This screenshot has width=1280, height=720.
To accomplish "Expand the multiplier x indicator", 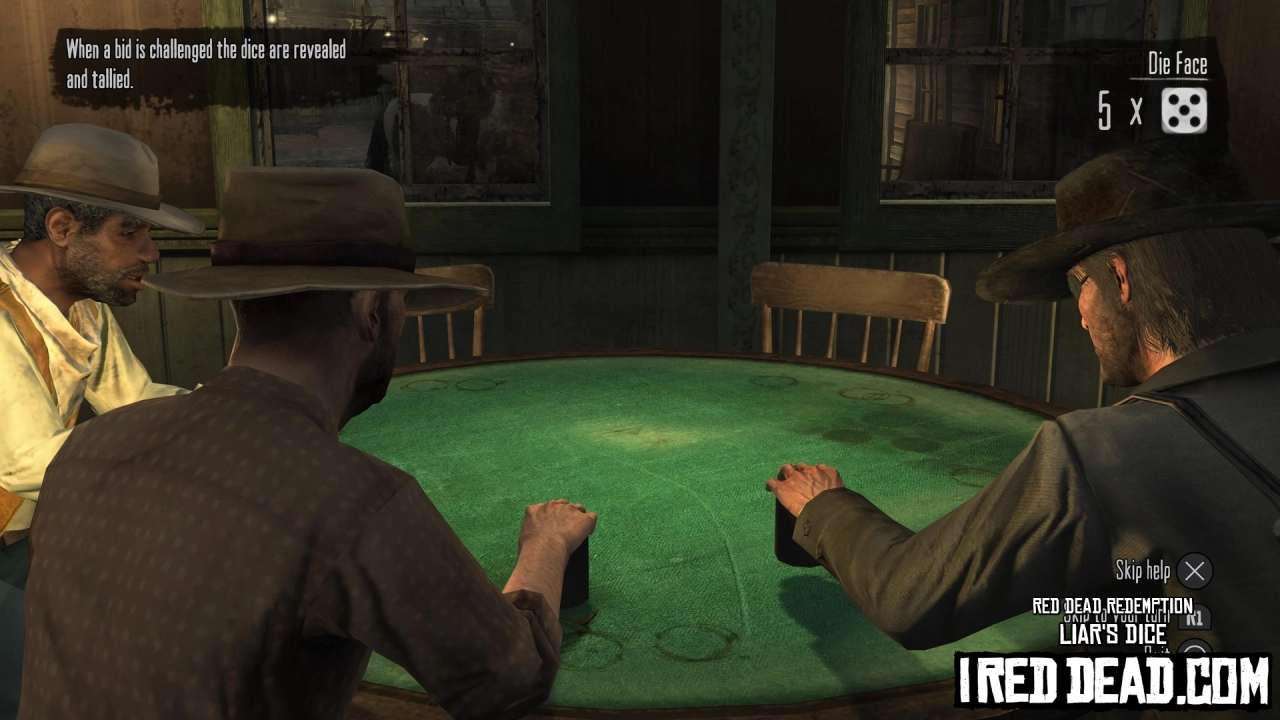I will [x=1136, y=113].
